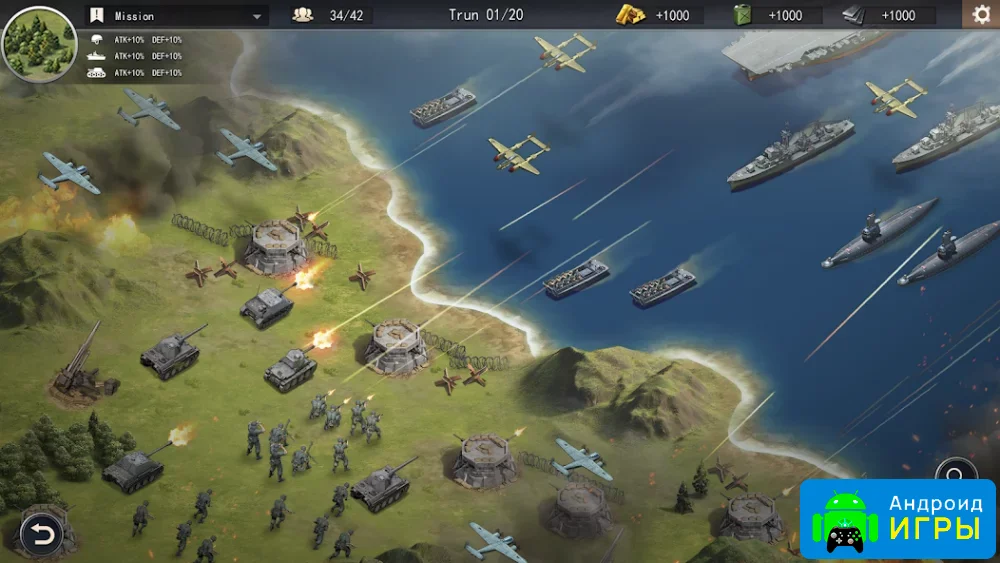The height and width of the screenshot is (563, 1000).
Task: Click the back arrow button
Action: (x=41, y=535)
